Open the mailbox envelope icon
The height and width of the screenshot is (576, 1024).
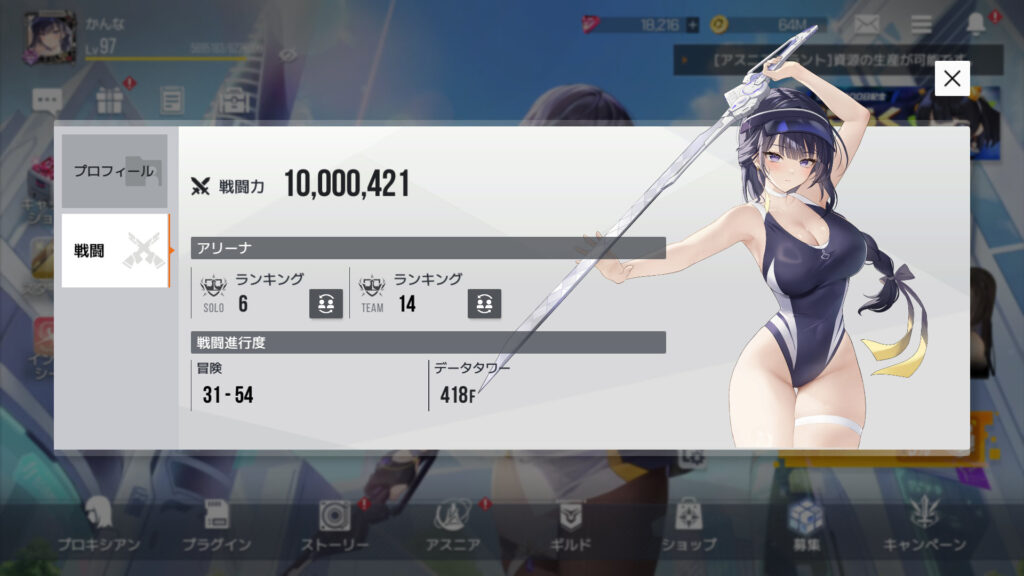pos(866,24)
